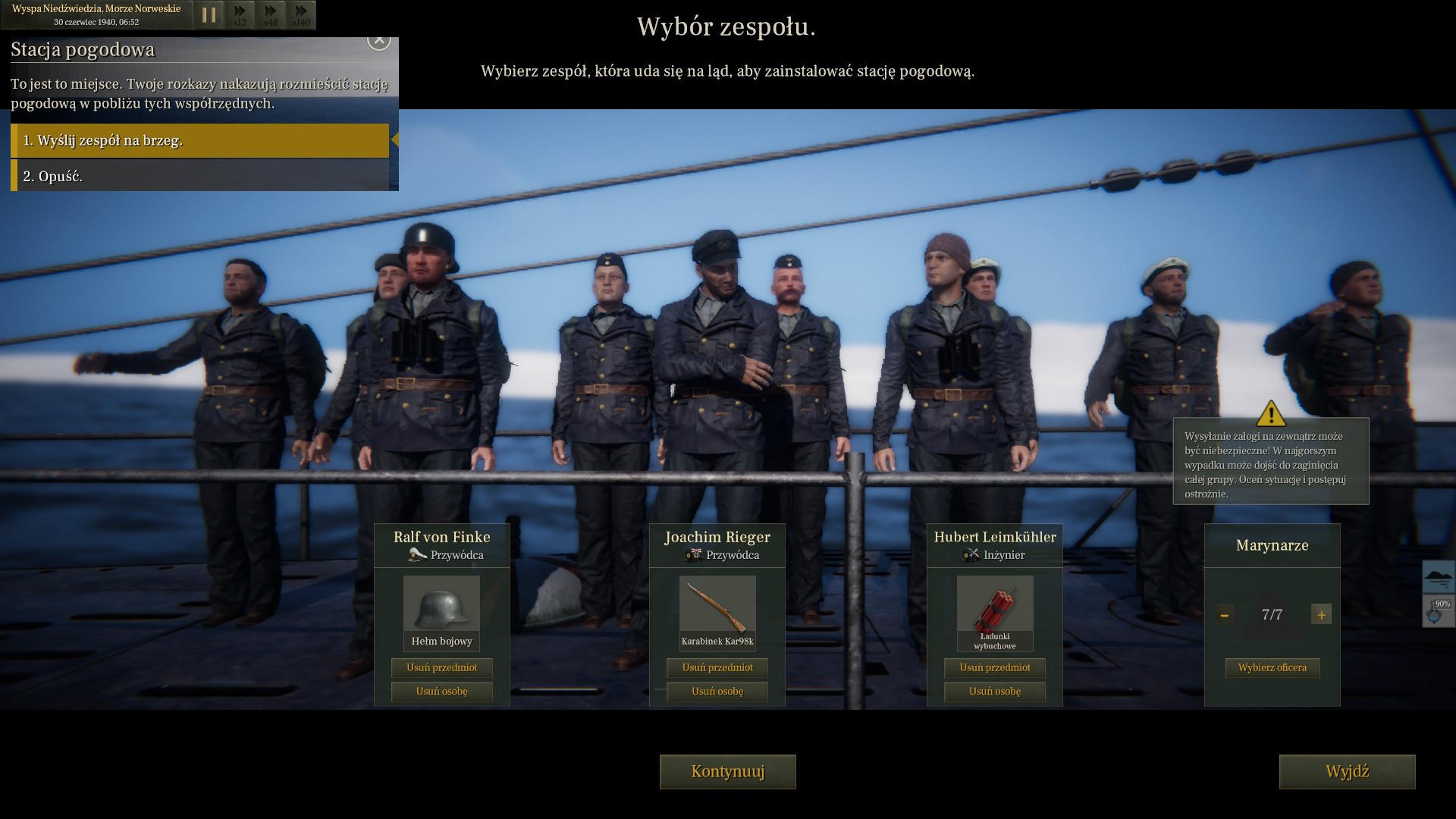Increase the number of Marynarze

point(1321,615)
